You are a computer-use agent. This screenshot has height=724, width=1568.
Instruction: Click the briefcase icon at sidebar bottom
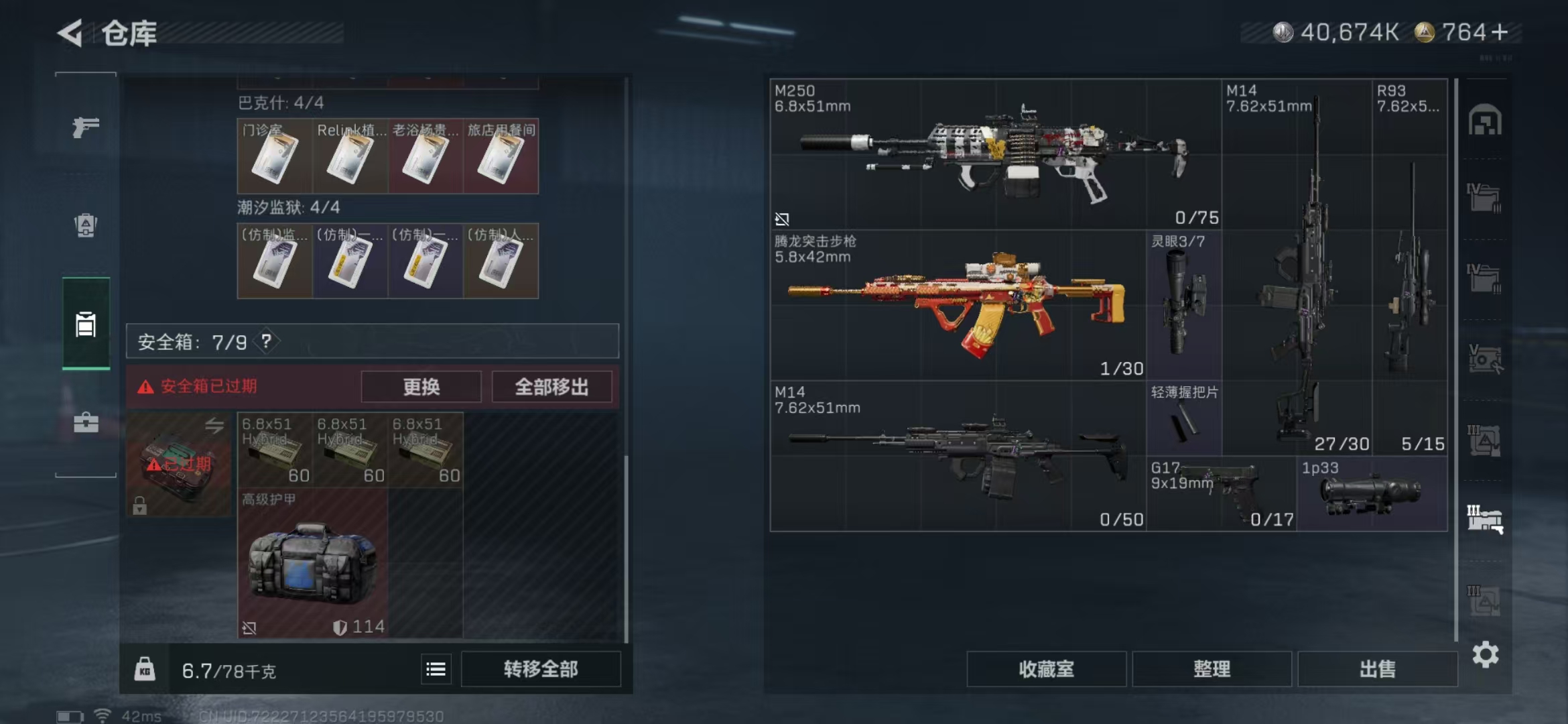click(x=85, y=424)
